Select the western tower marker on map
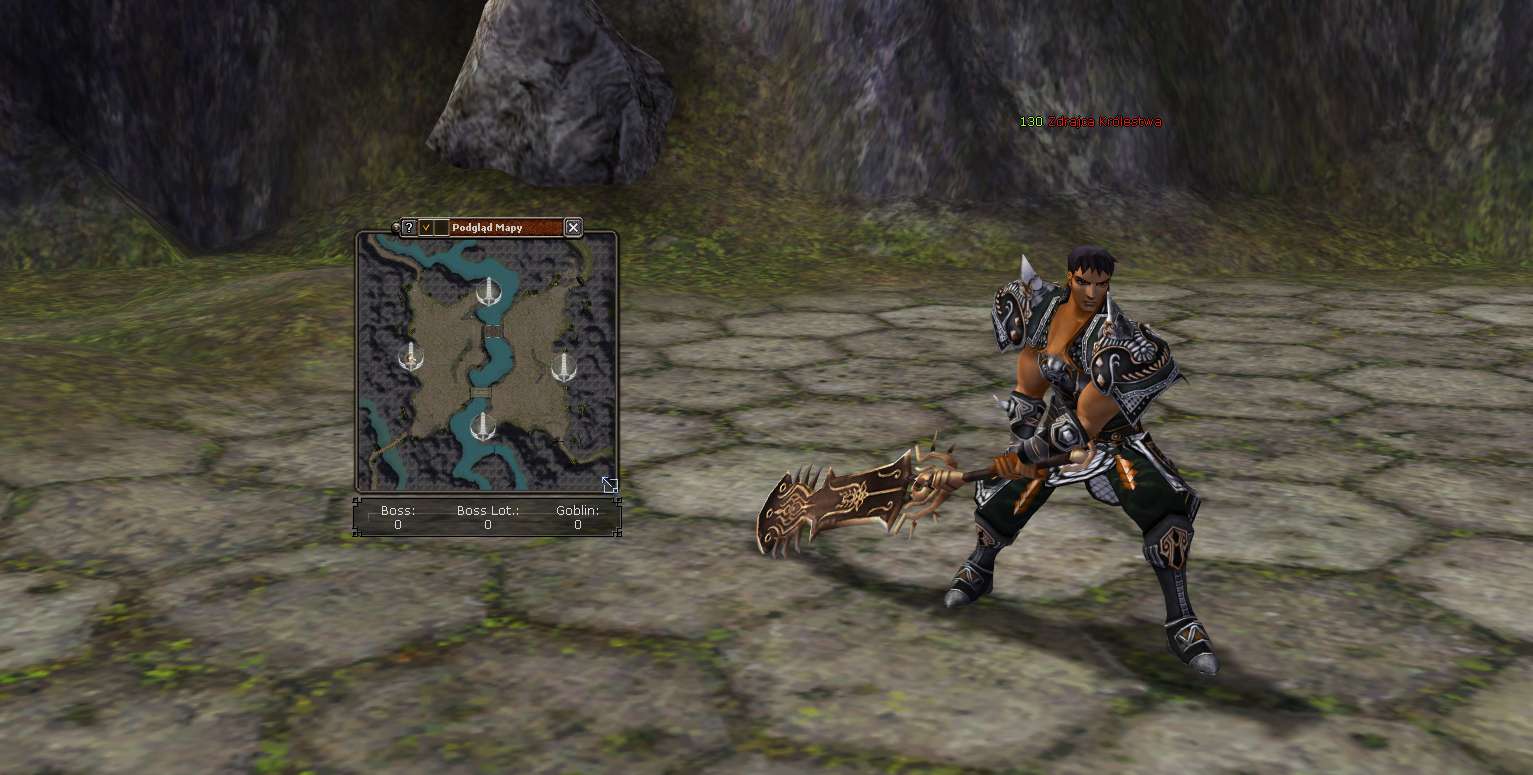 [x=409, y=355]
